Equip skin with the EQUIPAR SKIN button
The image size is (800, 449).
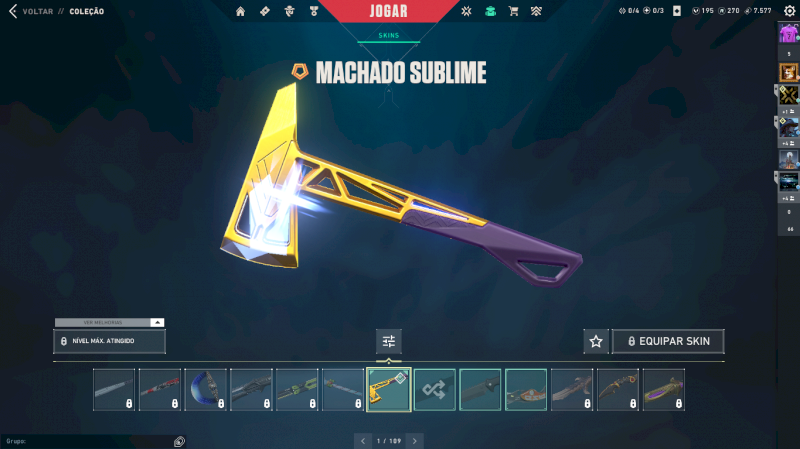(668, 341)
